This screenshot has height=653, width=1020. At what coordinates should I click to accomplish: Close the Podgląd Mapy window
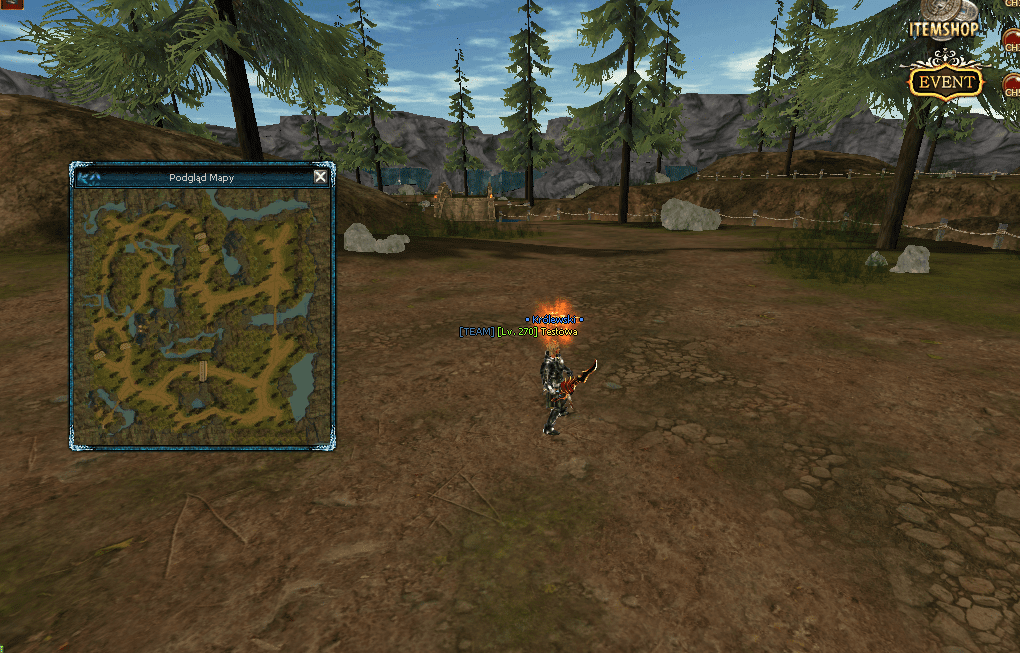(x=320, y=177)
